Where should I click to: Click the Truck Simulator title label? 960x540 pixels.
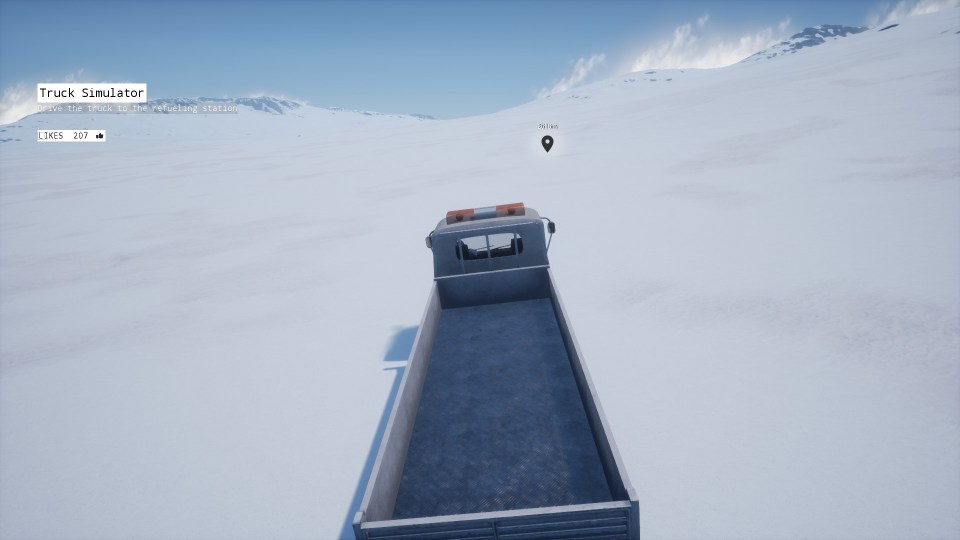92,93
